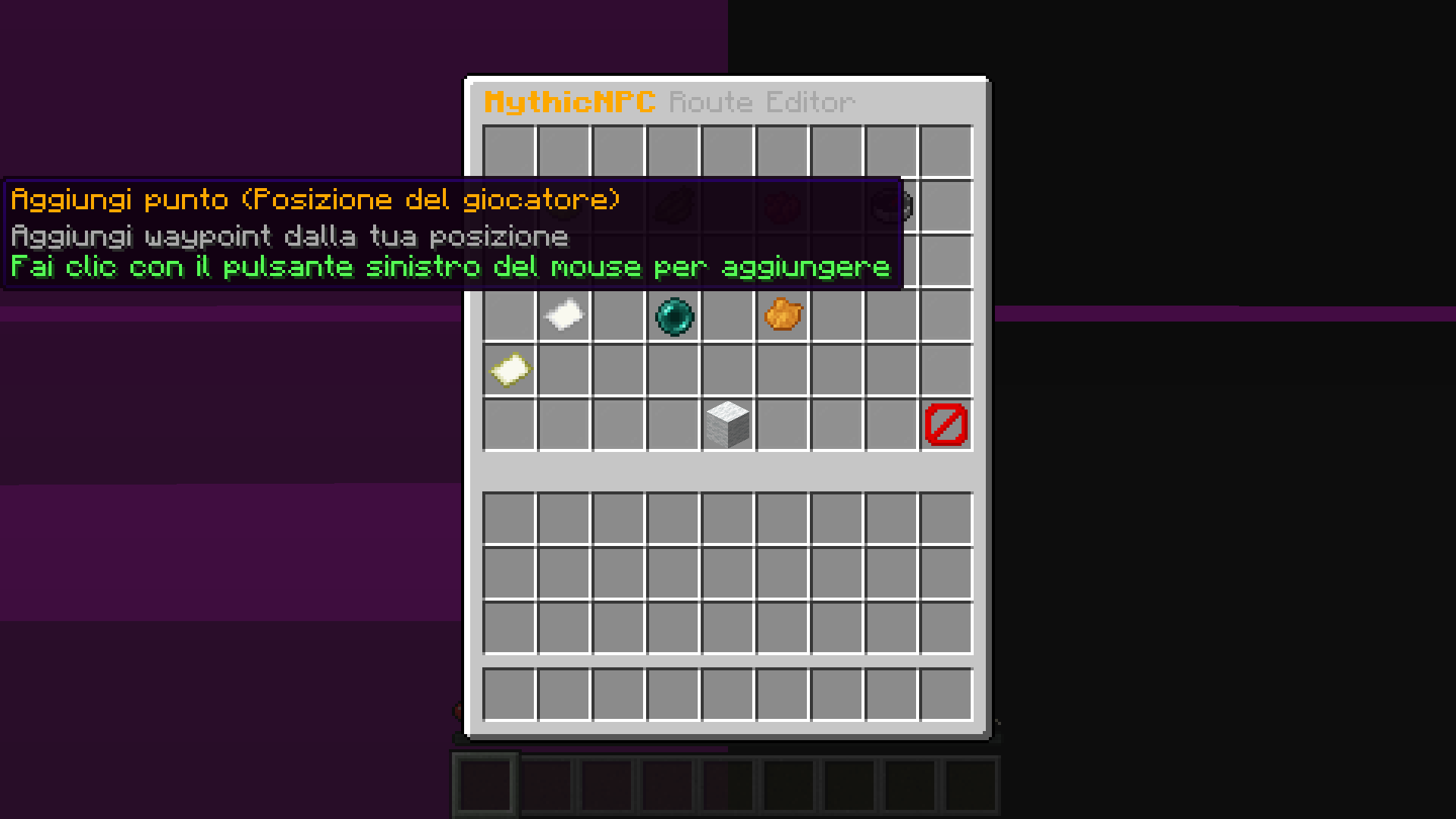This screenshot has width=1456, height=819.
Task: Click the red barrier cancel icon
Action: tap(945, 423)
